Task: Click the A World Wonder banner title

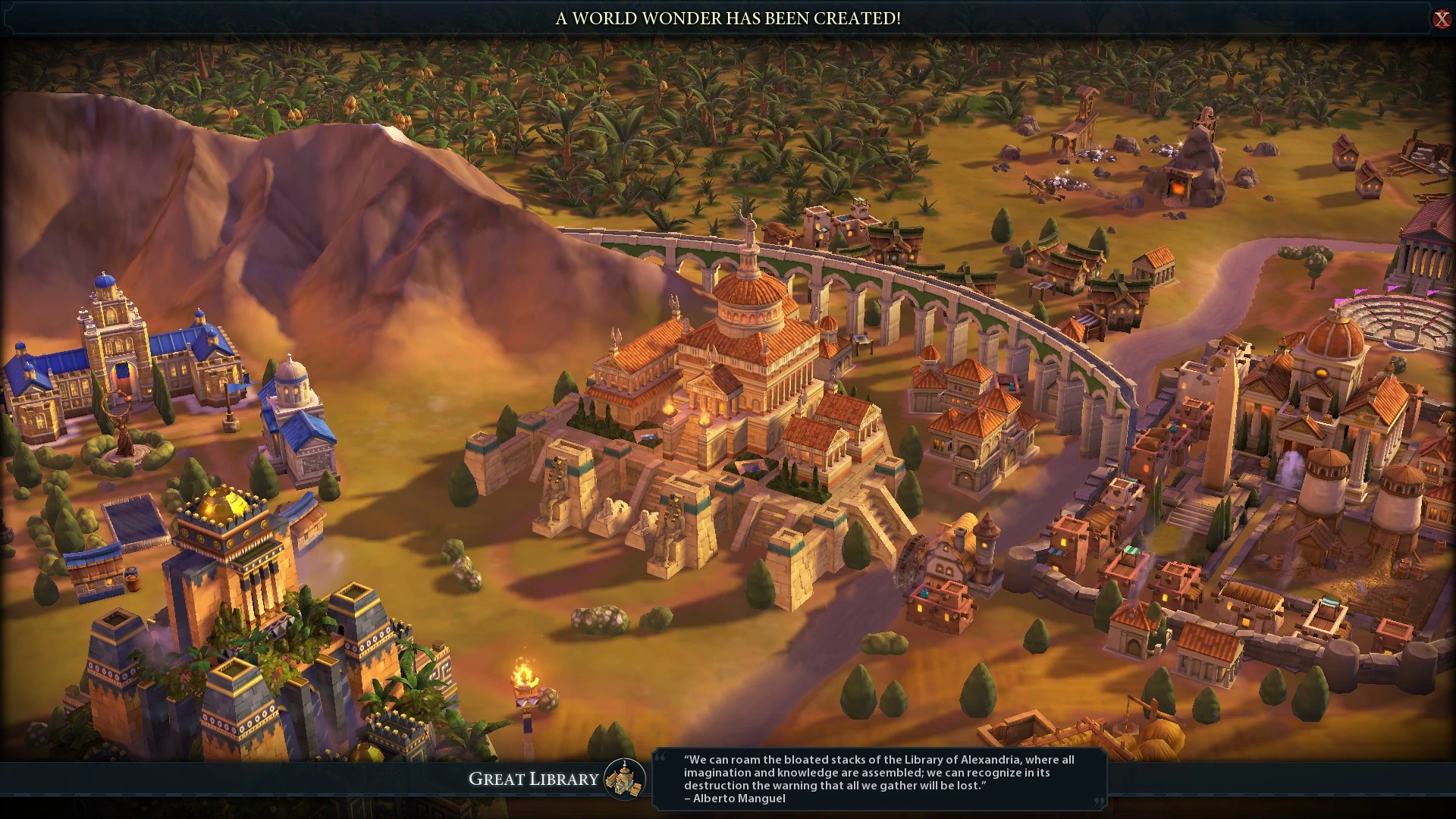Action: coord(728,19)
